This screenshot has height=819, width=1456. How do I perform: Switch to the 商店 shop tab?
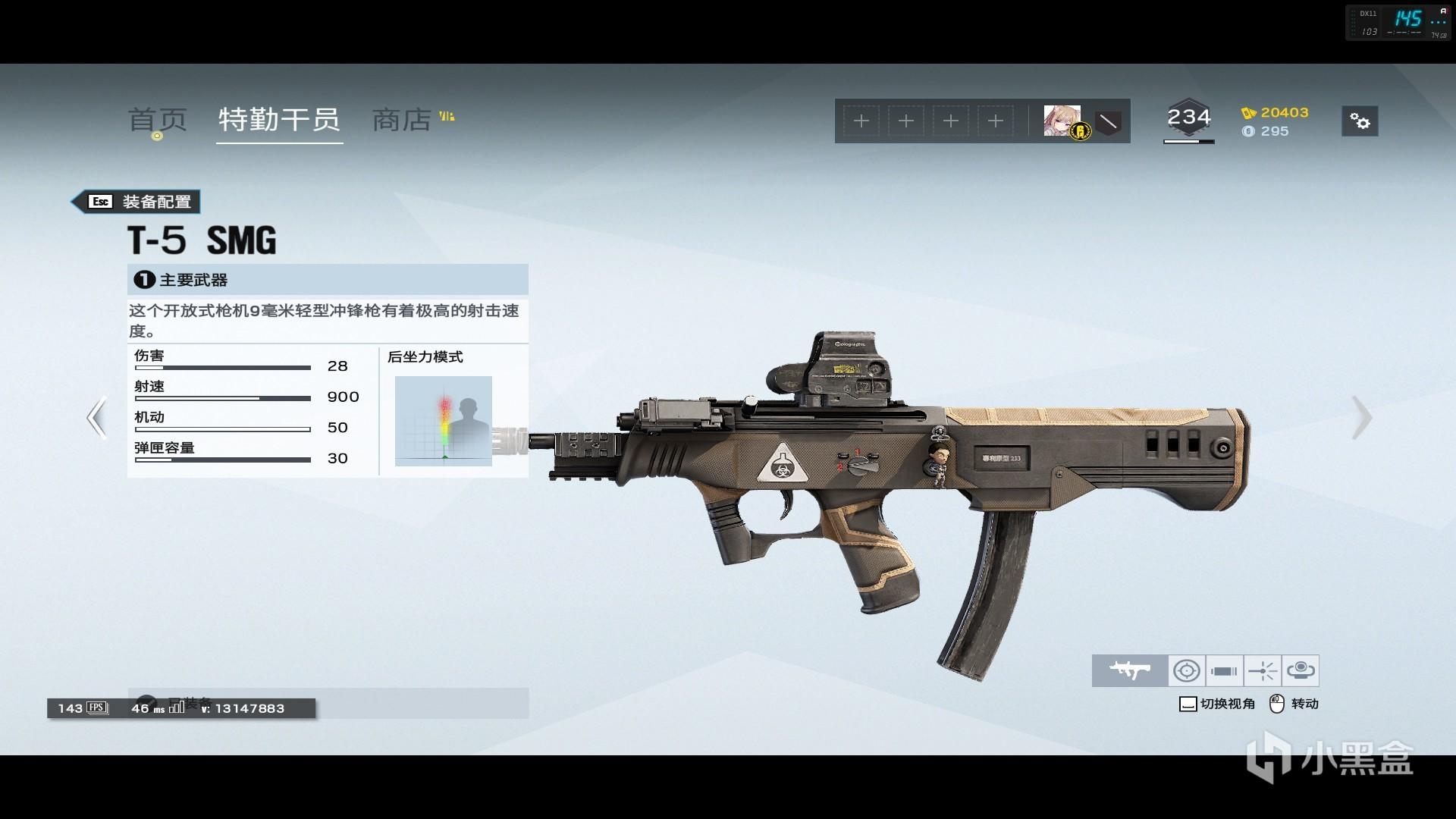[402, 120]
